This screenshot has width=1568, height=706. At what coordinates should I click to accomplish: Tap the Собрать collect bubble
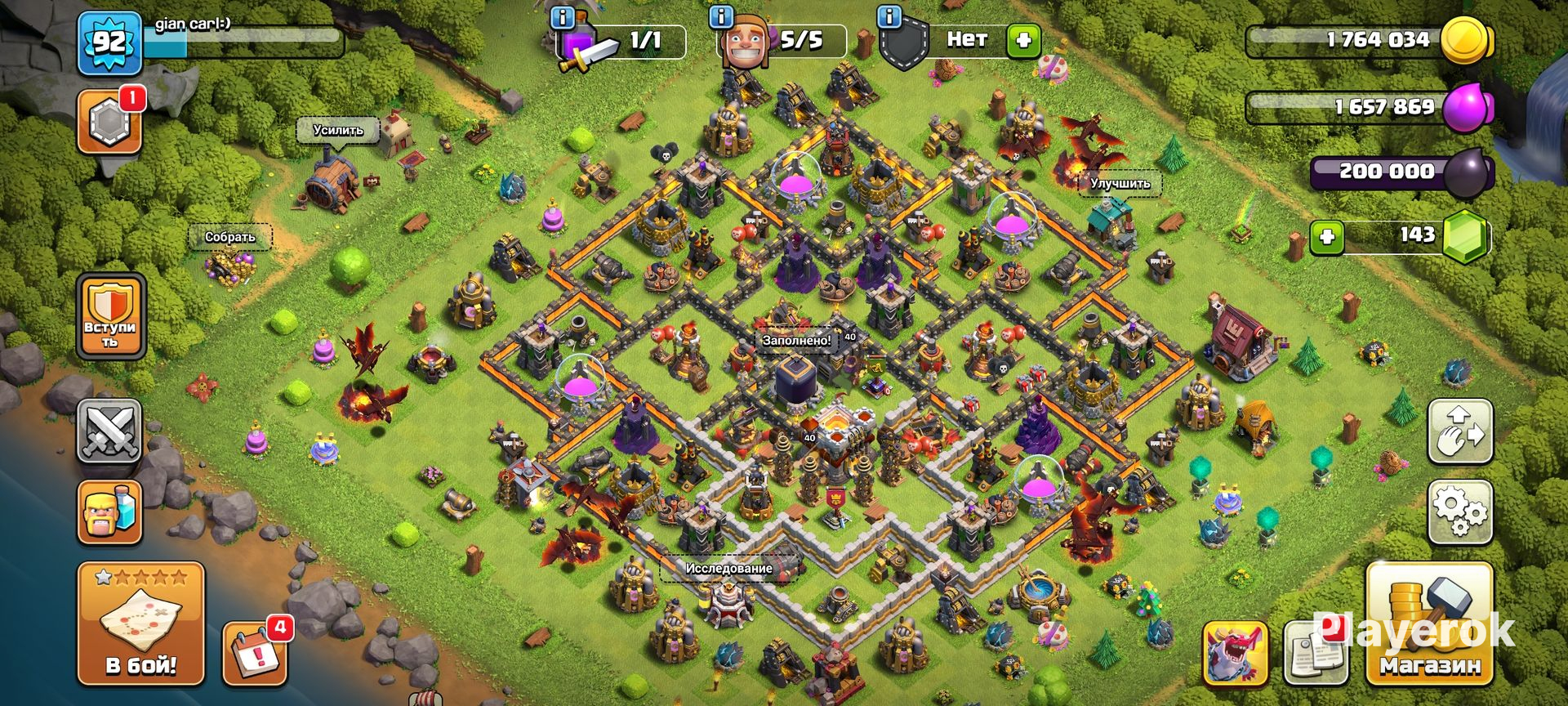coord(229,237)
